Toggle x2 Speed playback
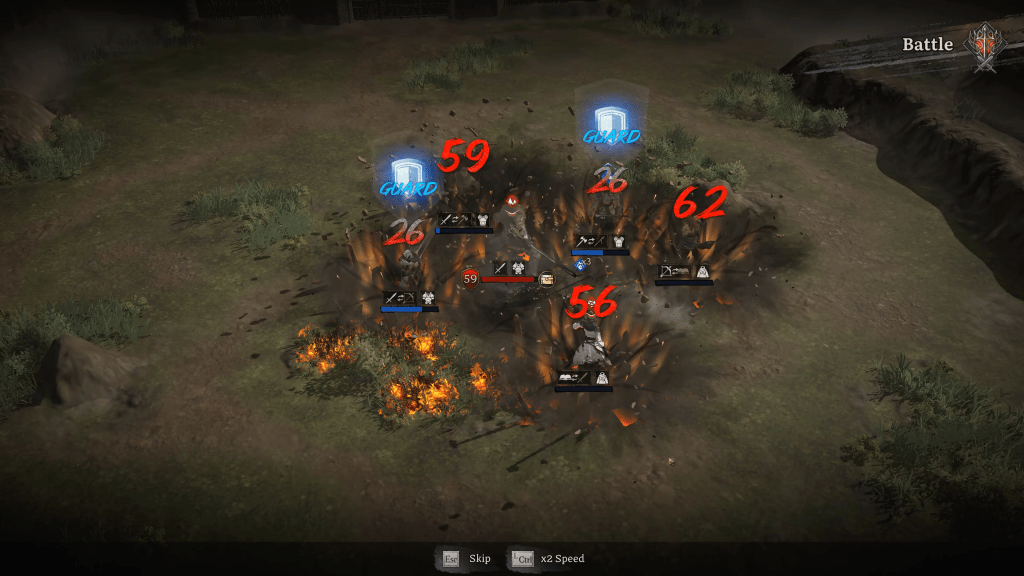The width and height of the screenshot is (1024, 576). 548,558
